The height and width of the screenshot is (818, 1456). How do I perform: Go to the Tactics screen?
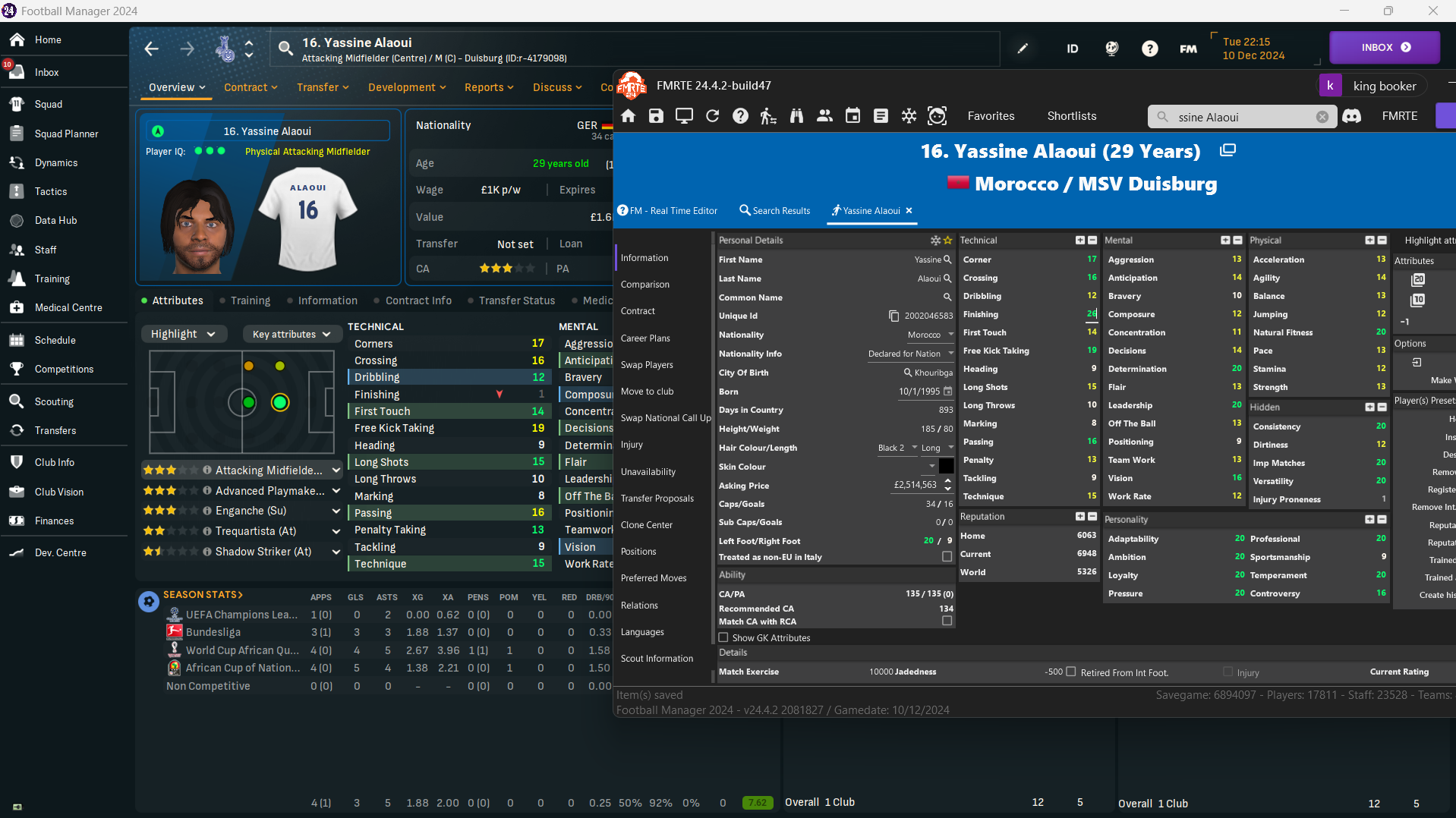pos(50,191)
